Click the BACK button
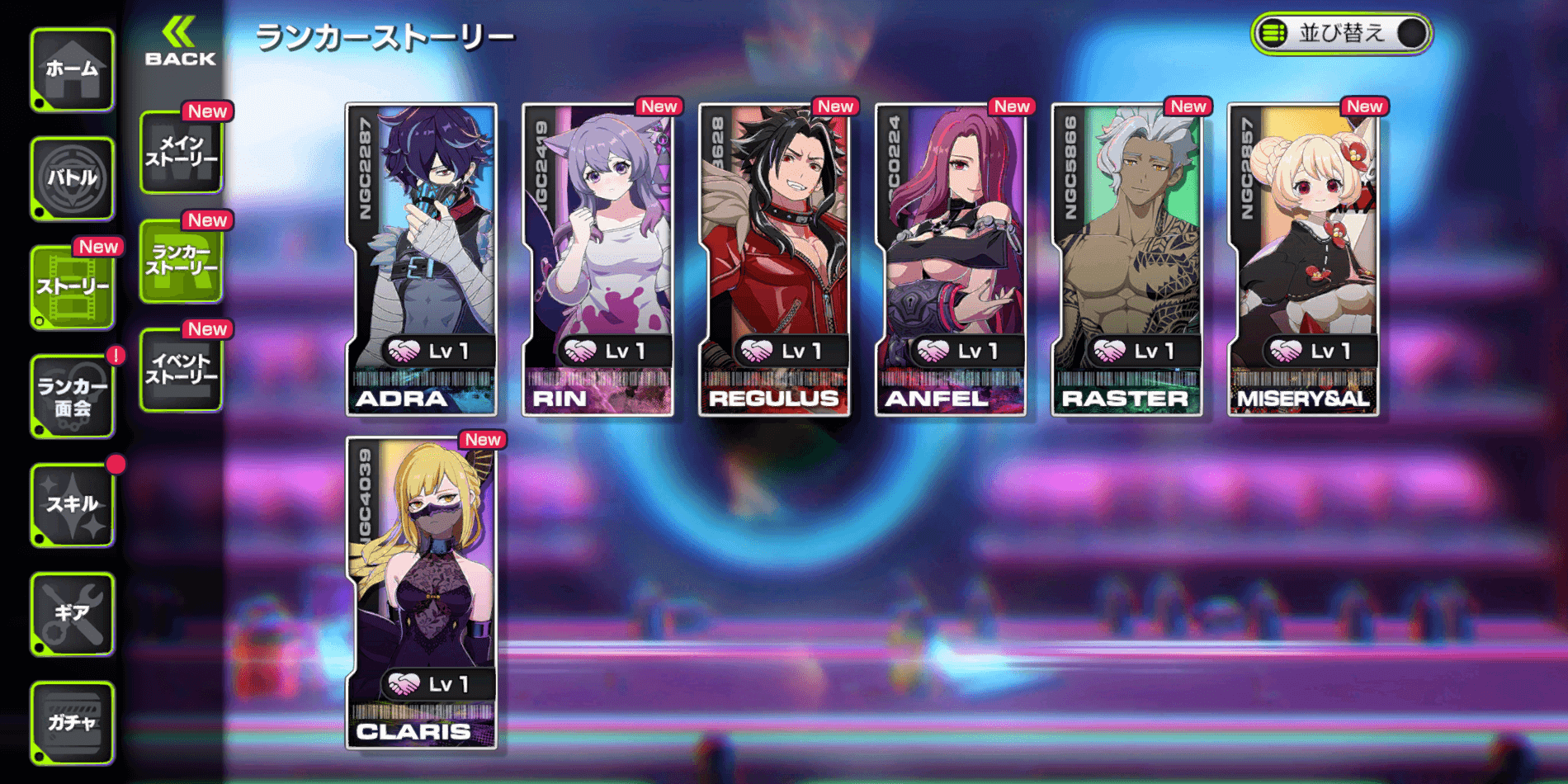The width and height of the screenshot is (1568, 784). pyautogui.click(x=180, y=43)
